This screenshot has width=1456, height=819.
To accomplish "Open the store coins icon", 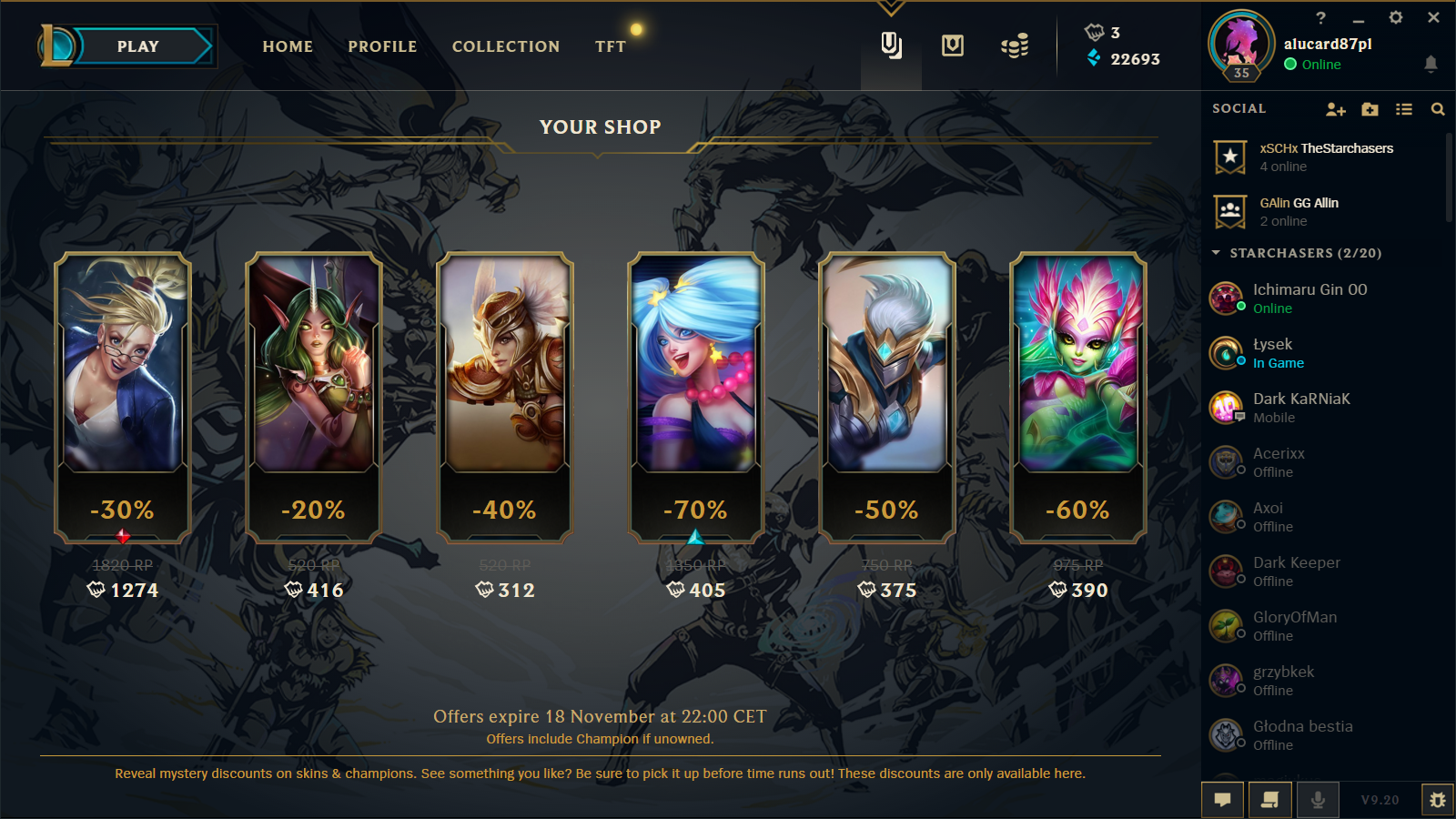I will pos(1014,45).
